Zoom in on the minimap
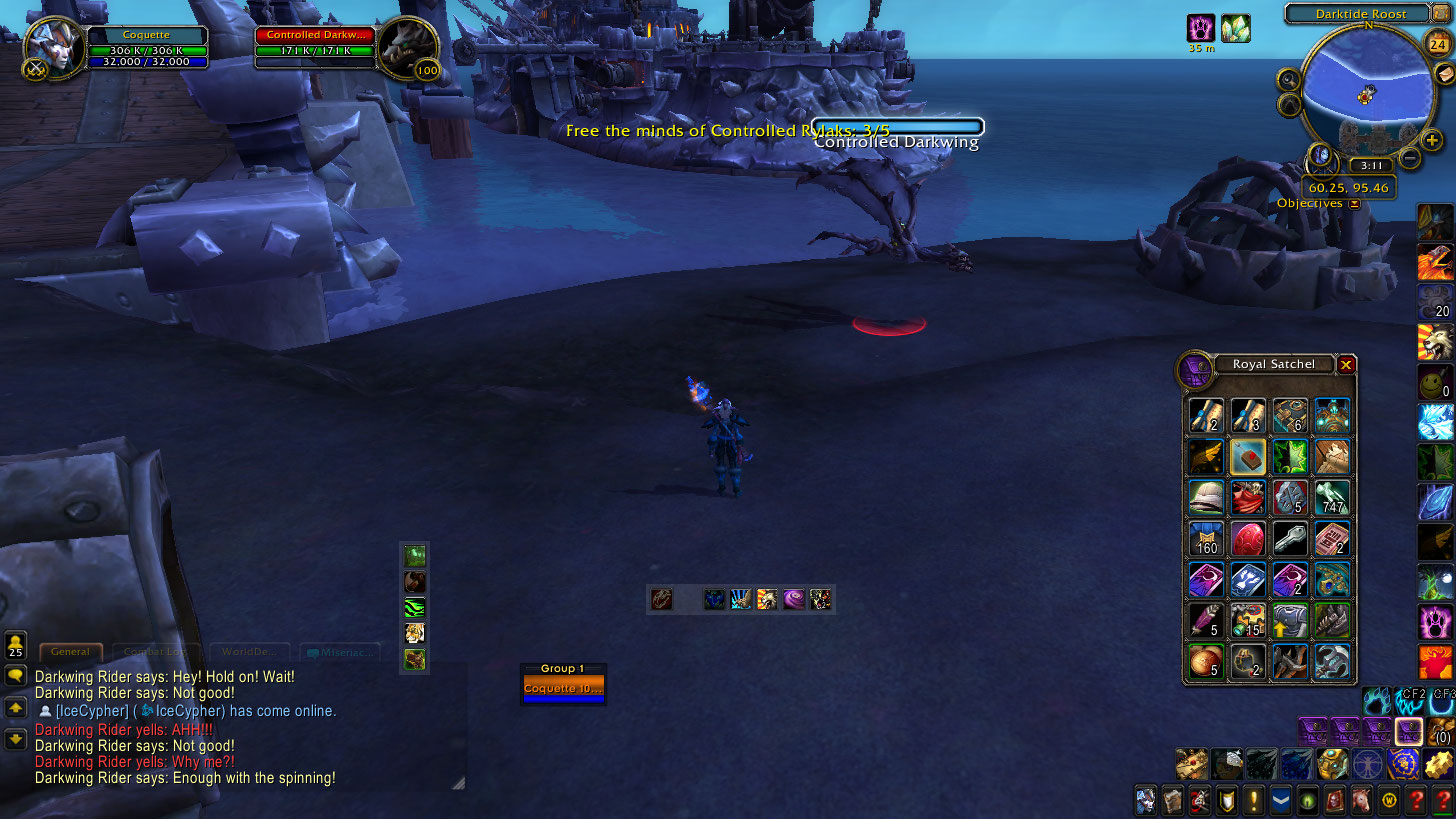 (x=1432, y=140)
